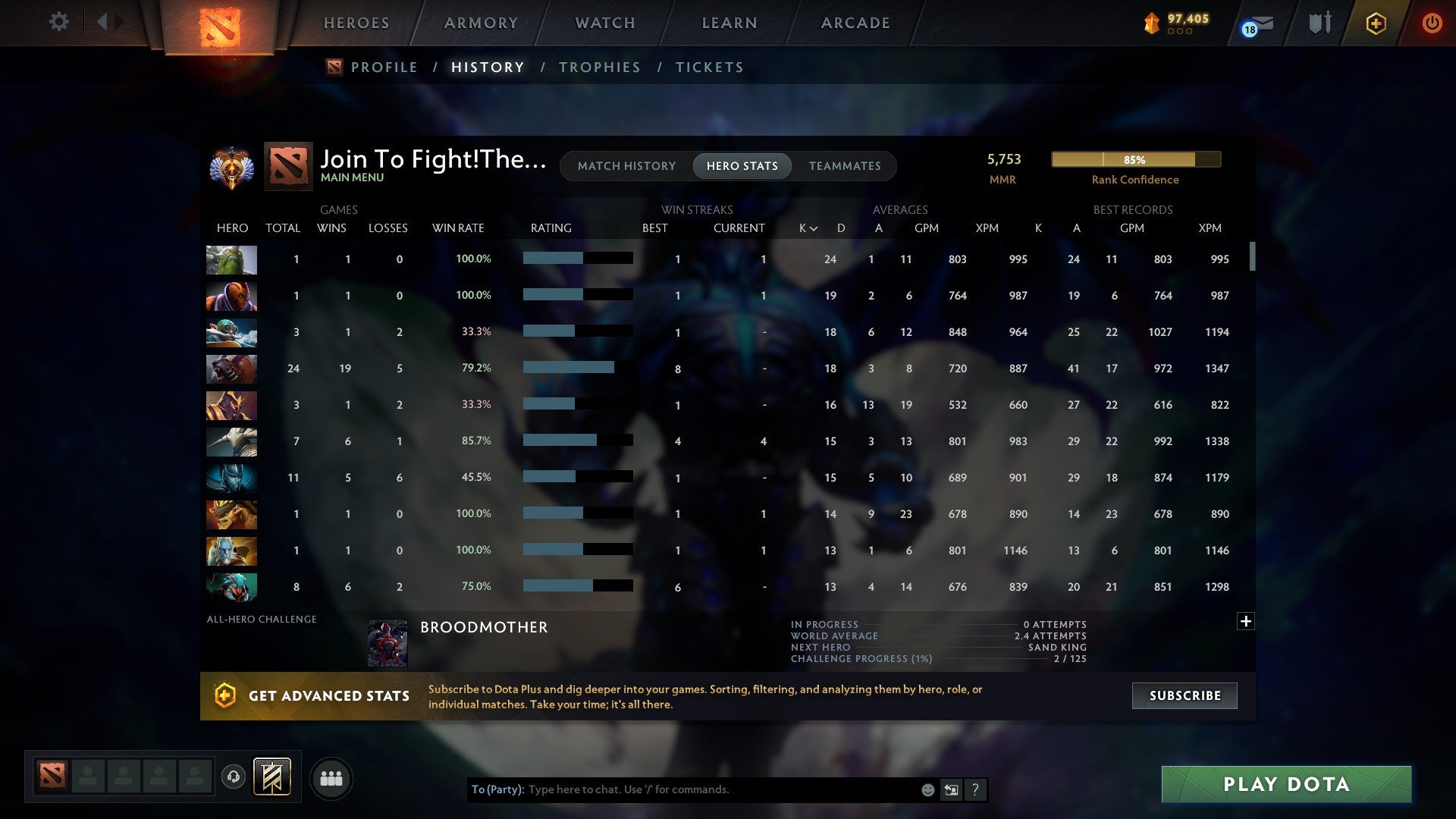Open the TROPHIES section
Viewport: 1456px width, 819px height.
[x=599, y=67]
